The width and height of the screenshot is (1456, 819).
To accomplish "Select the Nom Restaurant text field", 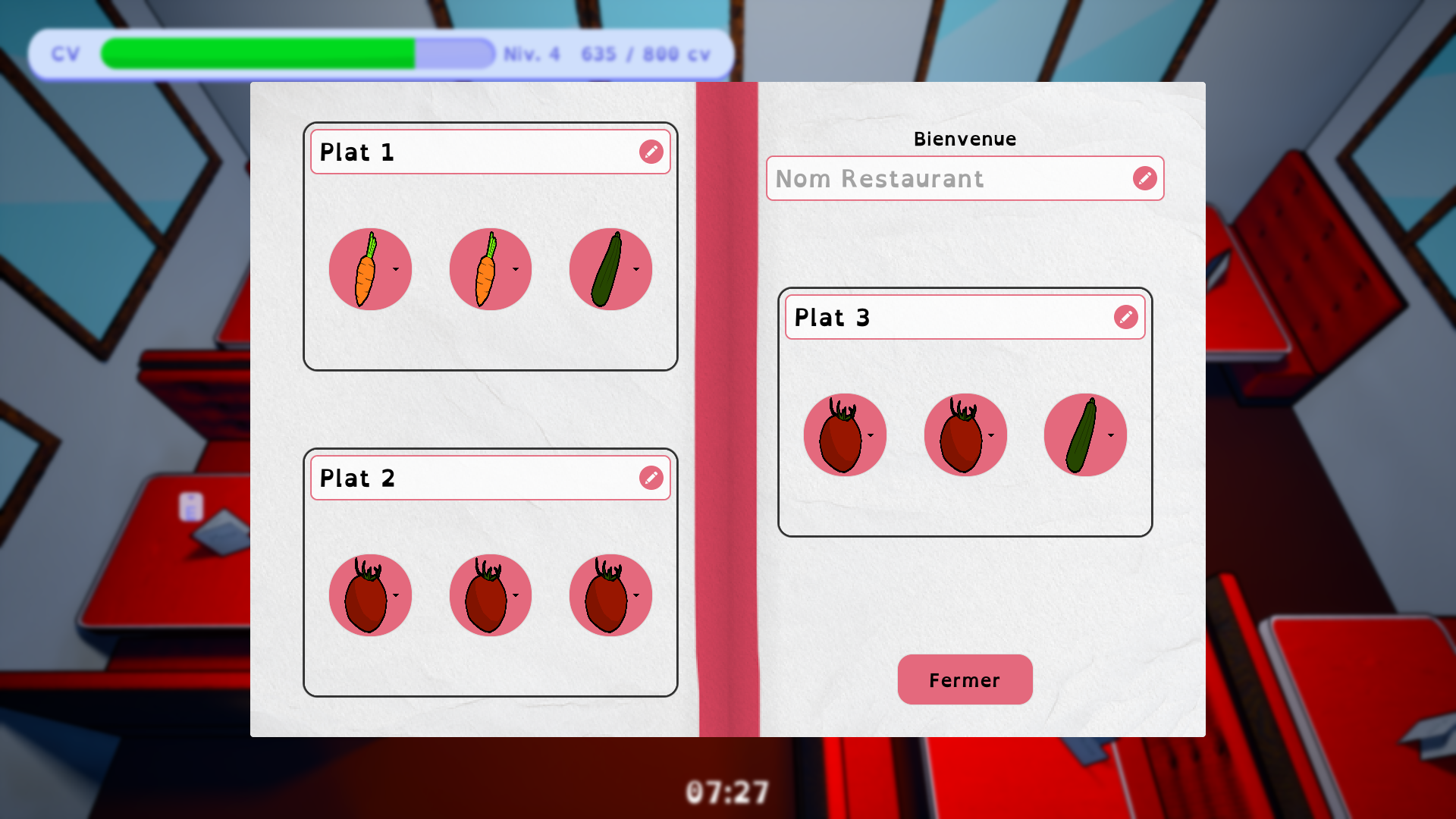I will tap(948, 178).
